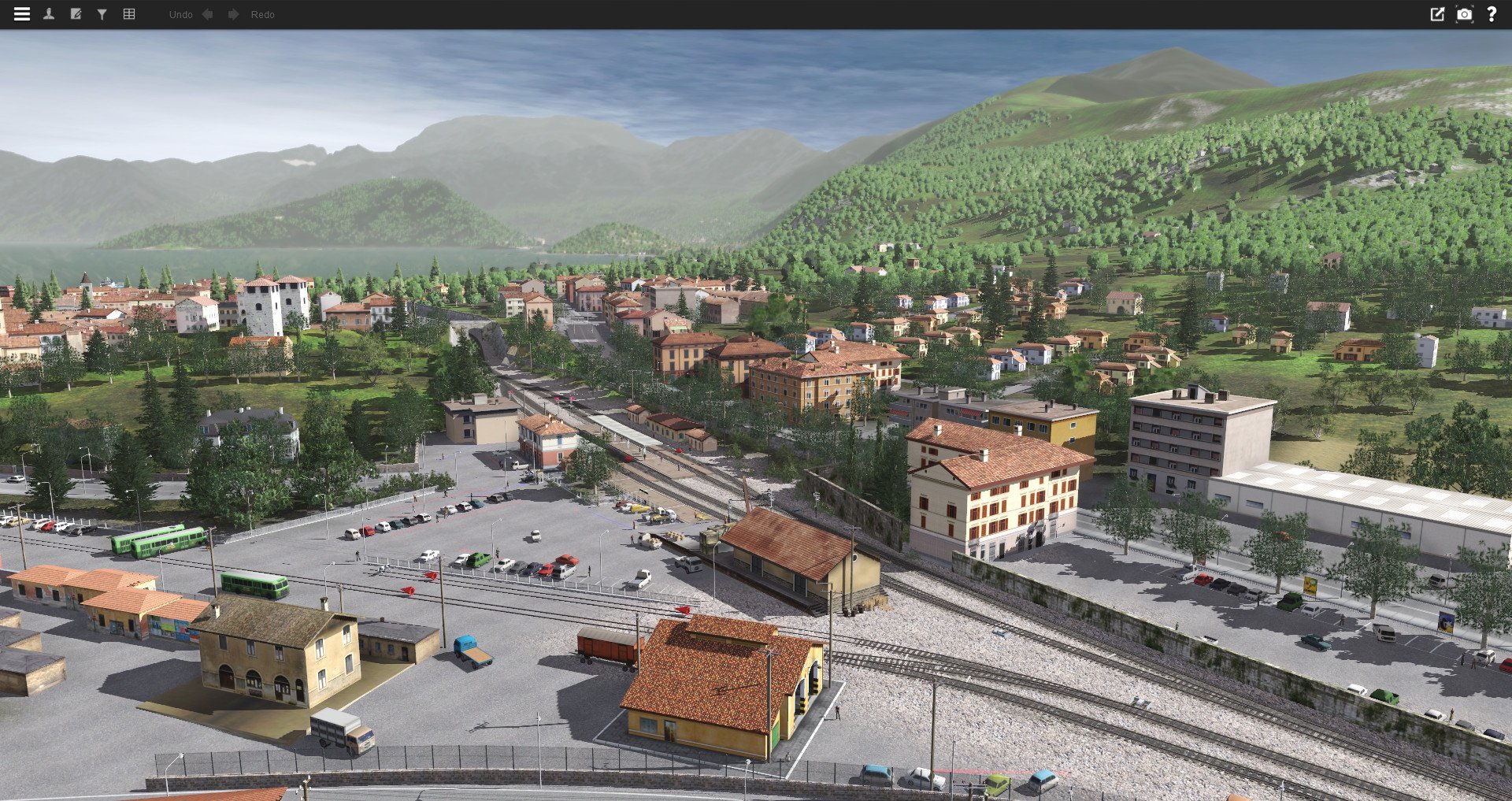Click the right redo arrow icon

click(234, 13)
